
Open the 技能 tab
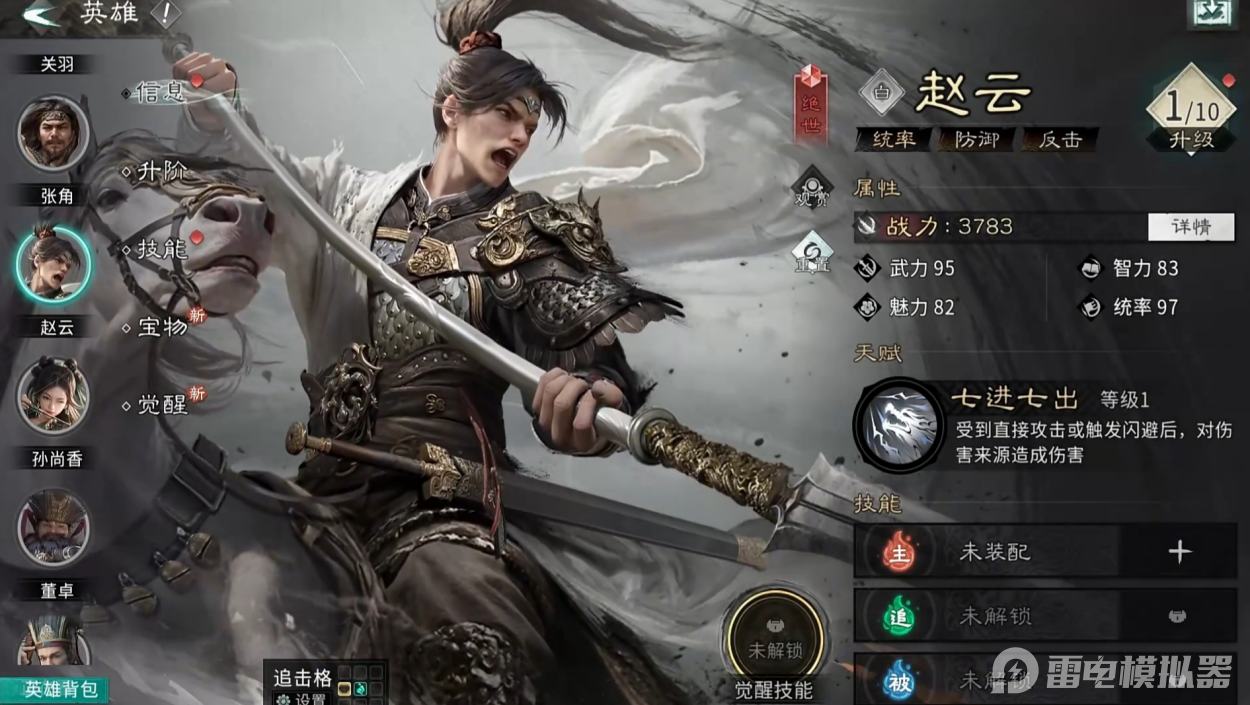(x=160, y=250)
